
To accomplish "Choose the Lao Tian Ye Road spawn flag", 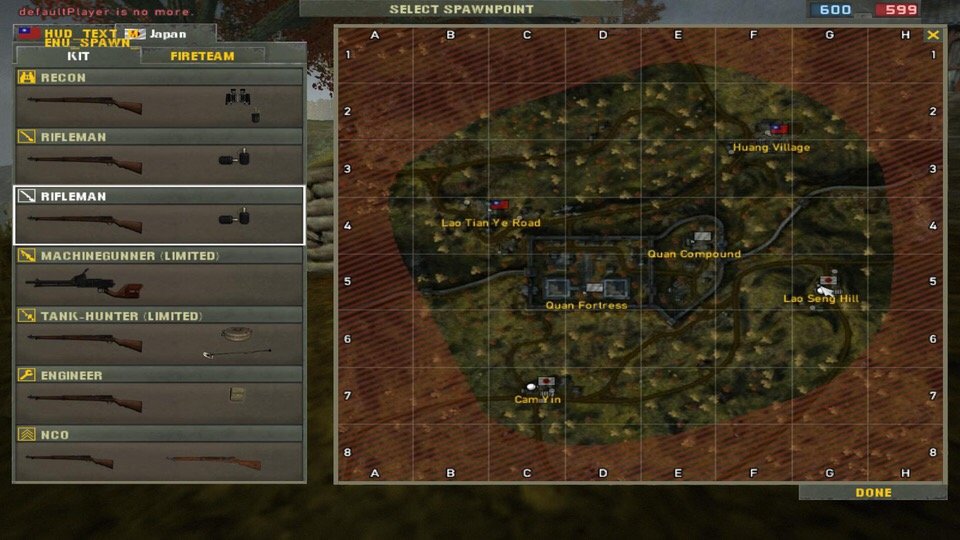I will [498, 205].
